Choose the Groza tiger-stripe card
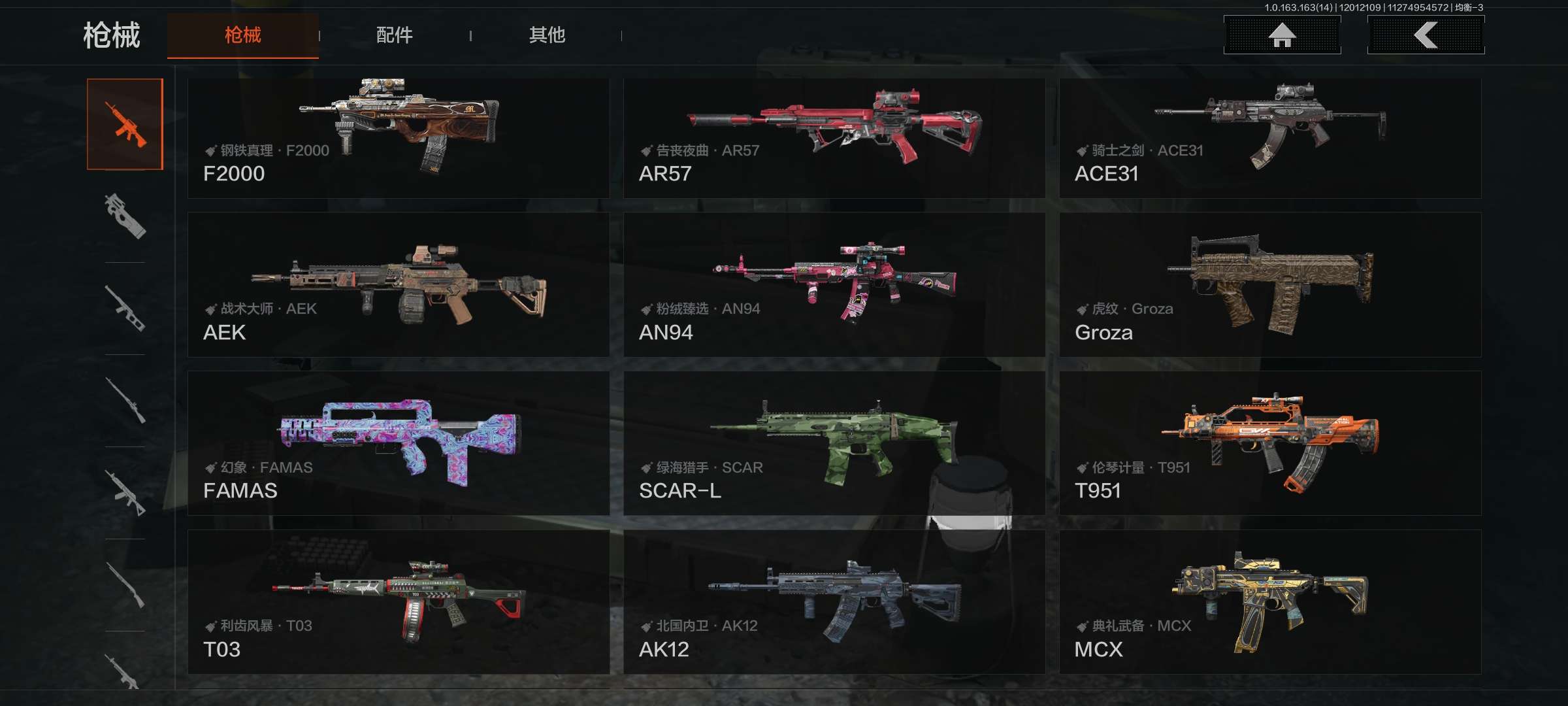The image size is (1568, 706). point(1269,284)
